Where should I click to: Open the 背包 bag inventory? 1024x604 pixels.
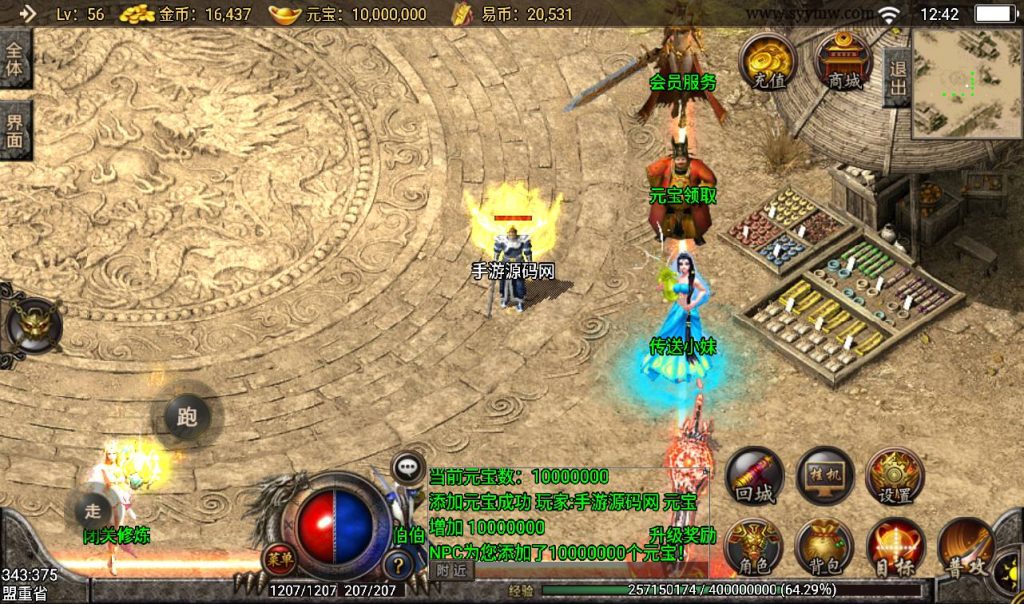(x=825, y=548)
